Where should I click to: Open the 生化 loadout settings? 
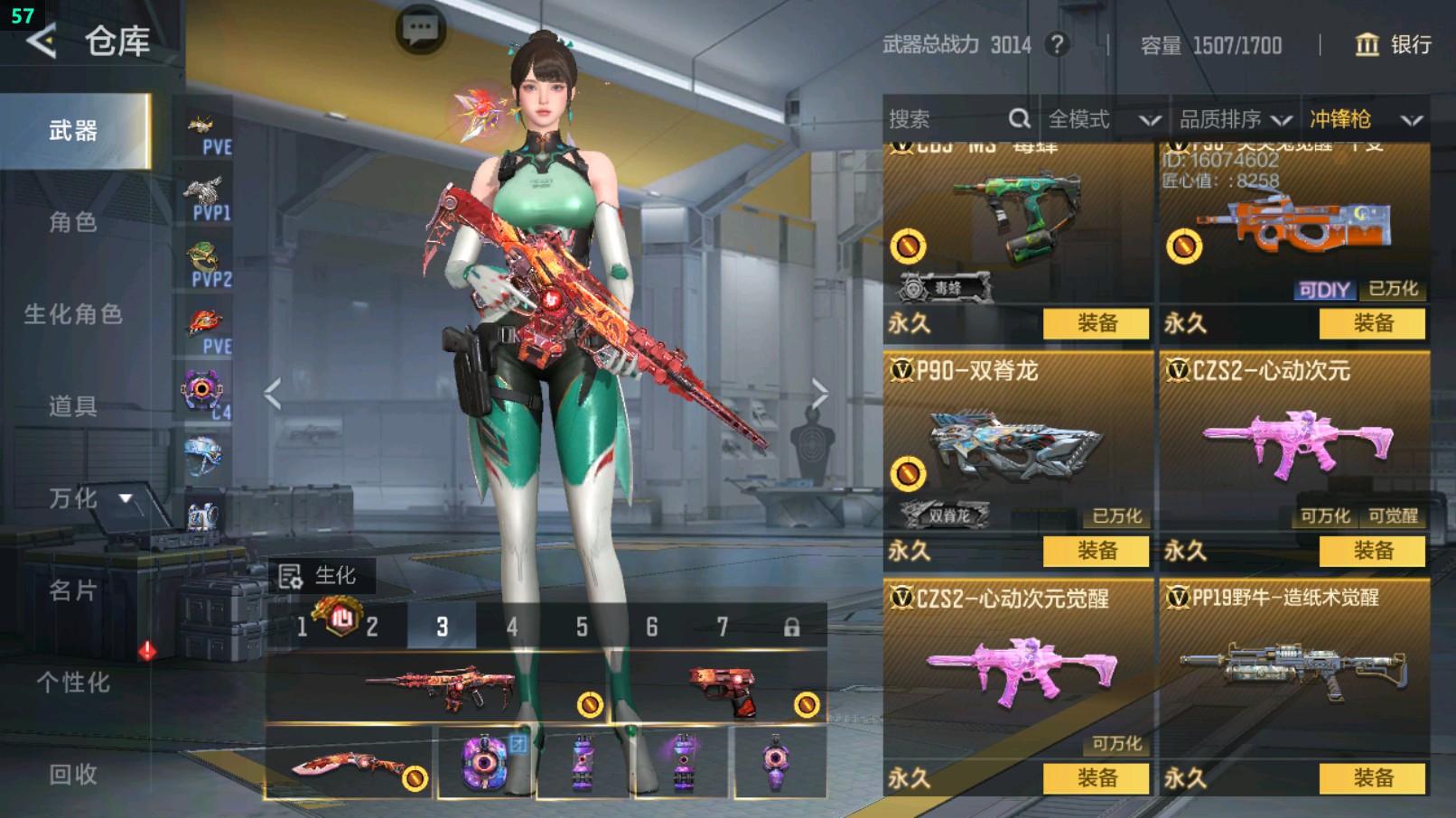pyautogui.click(x=317, y=576)
